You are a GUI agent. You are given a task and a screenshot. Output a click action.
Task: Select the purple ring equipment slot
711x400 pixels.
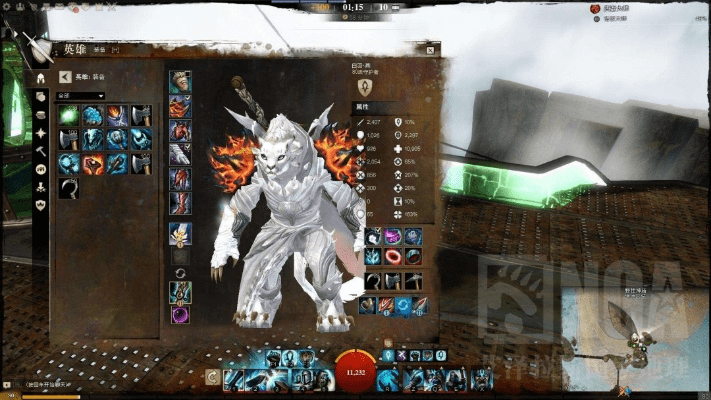[180, 315]
